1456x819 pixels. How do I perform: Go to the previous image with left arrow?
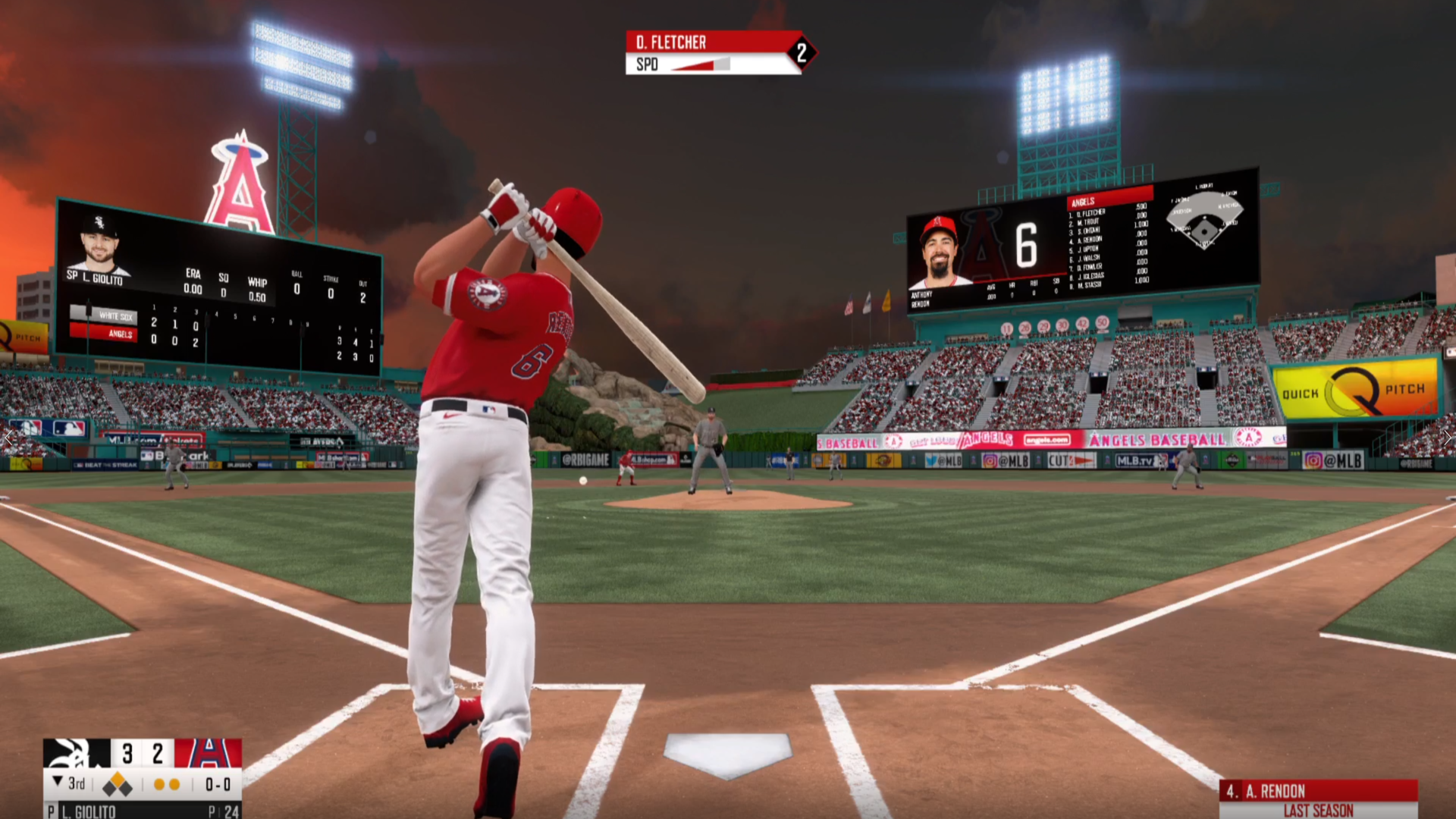(8, 438)
